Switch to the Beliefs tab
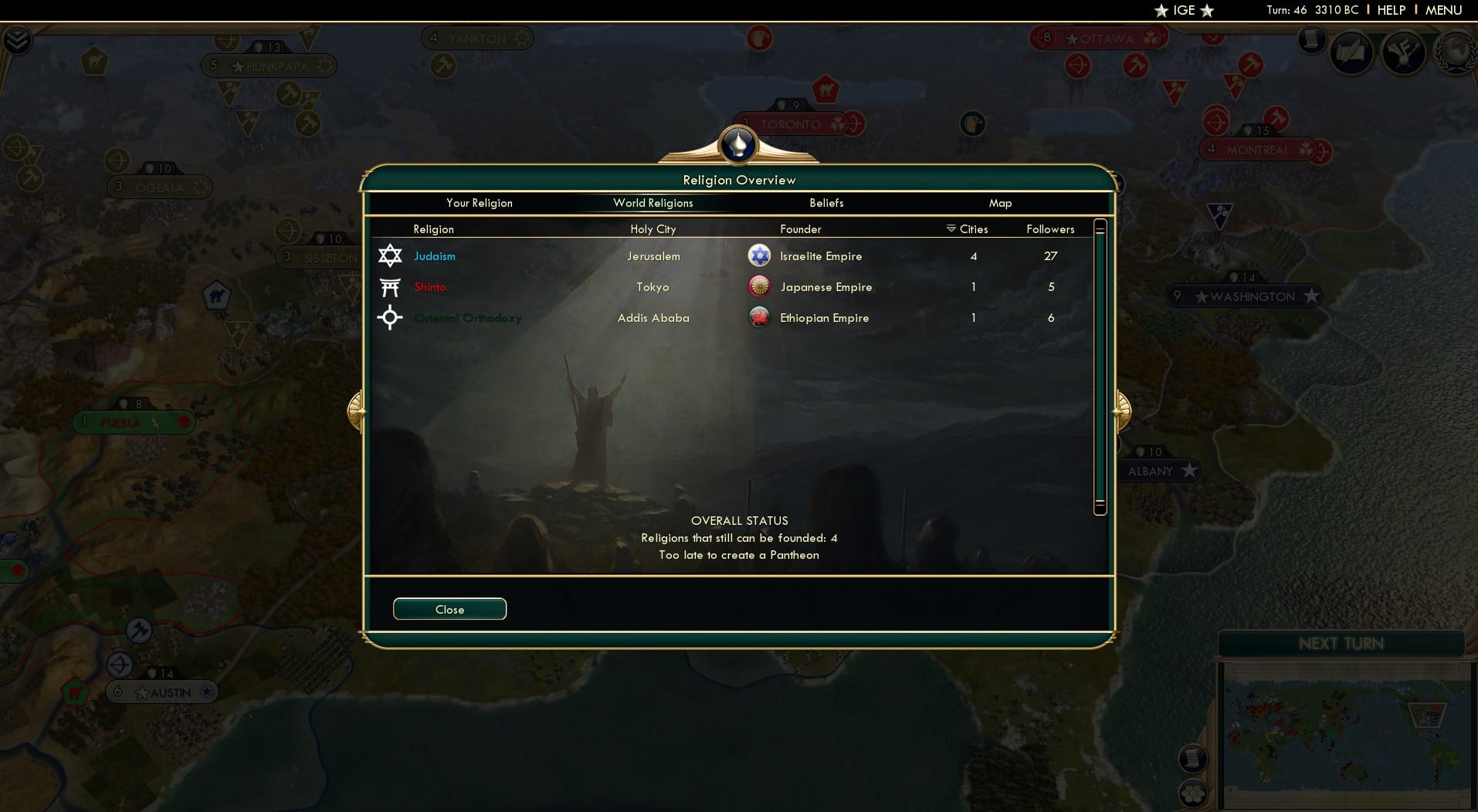Image resolution: width=1478 pixels, height=812 pixels. (x=826, y=203)
